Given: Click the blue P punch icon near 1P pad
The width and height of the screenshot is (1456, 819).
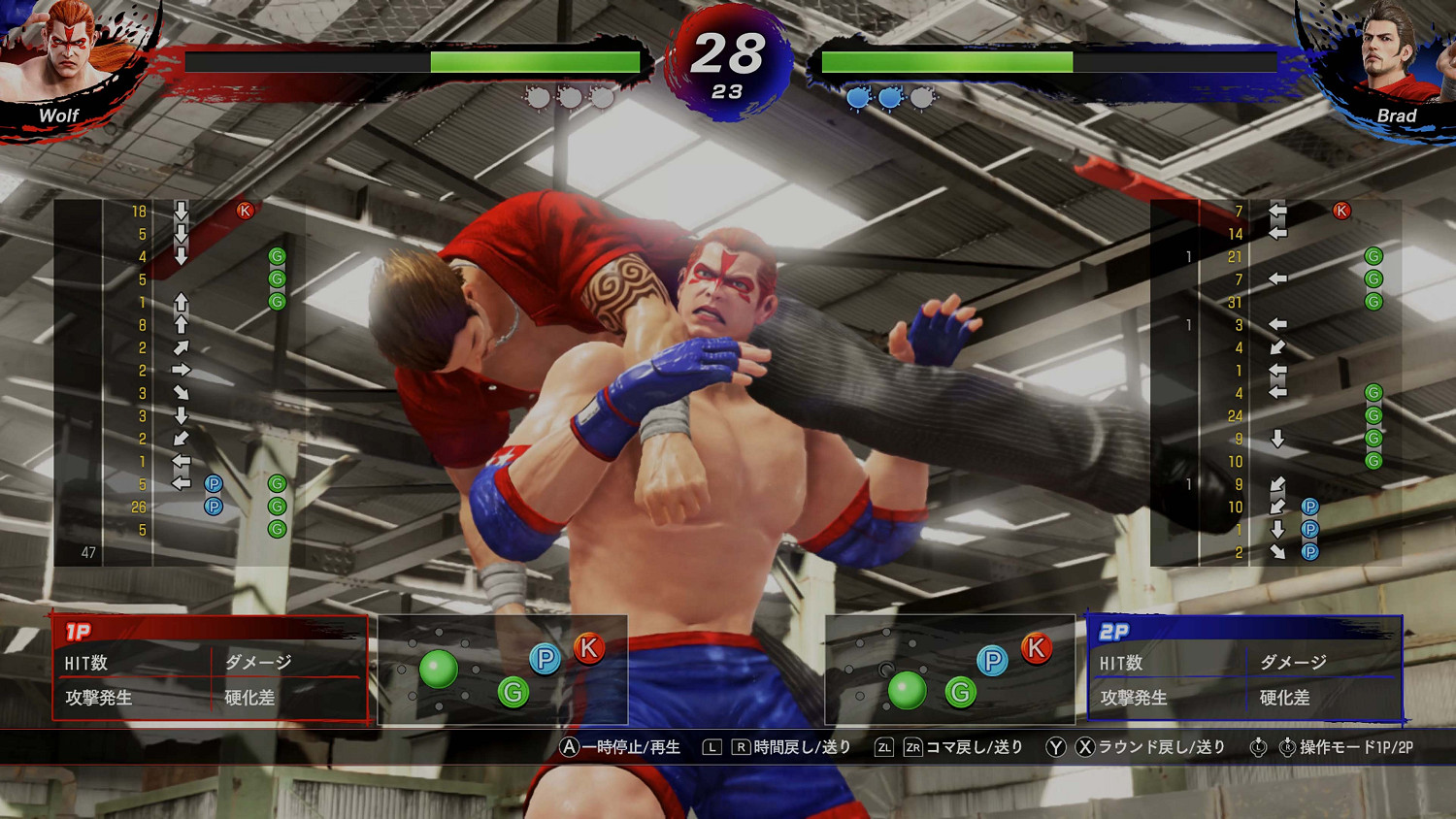Looking at the screenshot, I should (x=547, y=658).
